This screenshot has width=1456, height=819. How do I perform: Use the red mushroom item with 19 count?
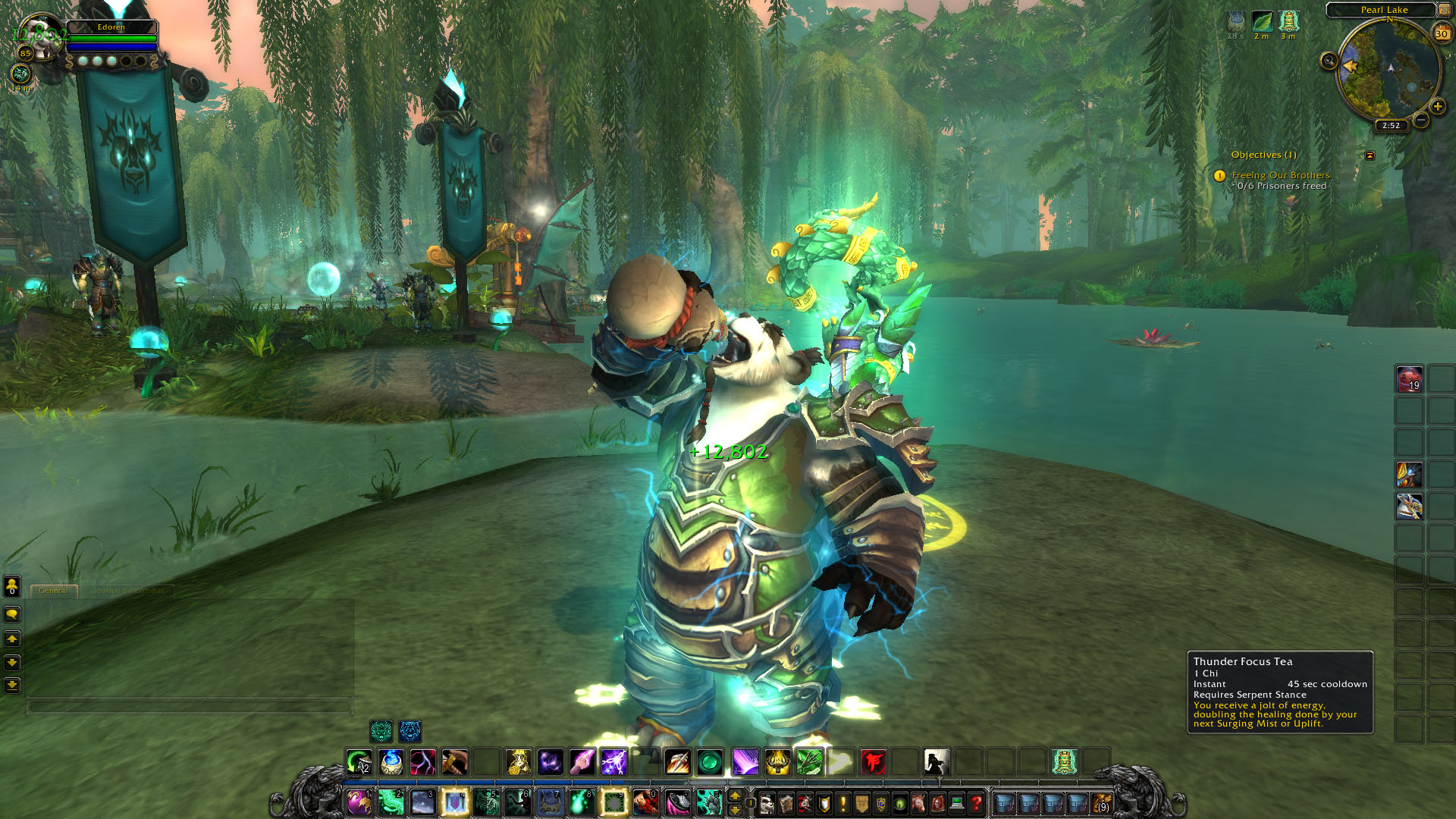(1409, 379)
